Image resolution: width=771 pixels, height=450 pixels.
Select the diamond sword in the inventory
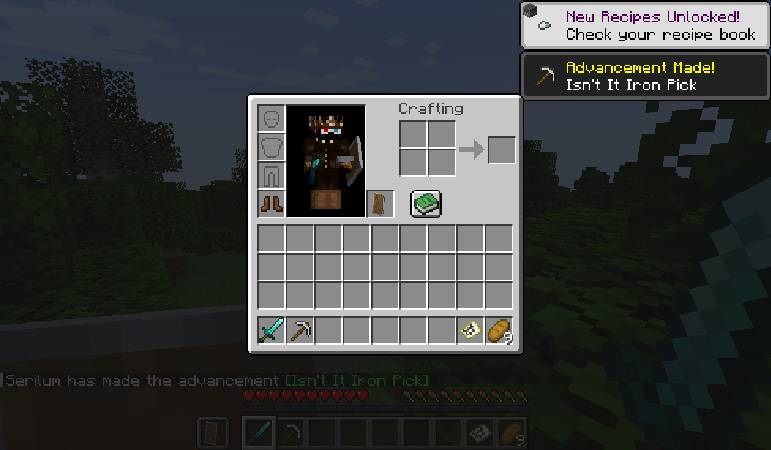coord(272,330)
